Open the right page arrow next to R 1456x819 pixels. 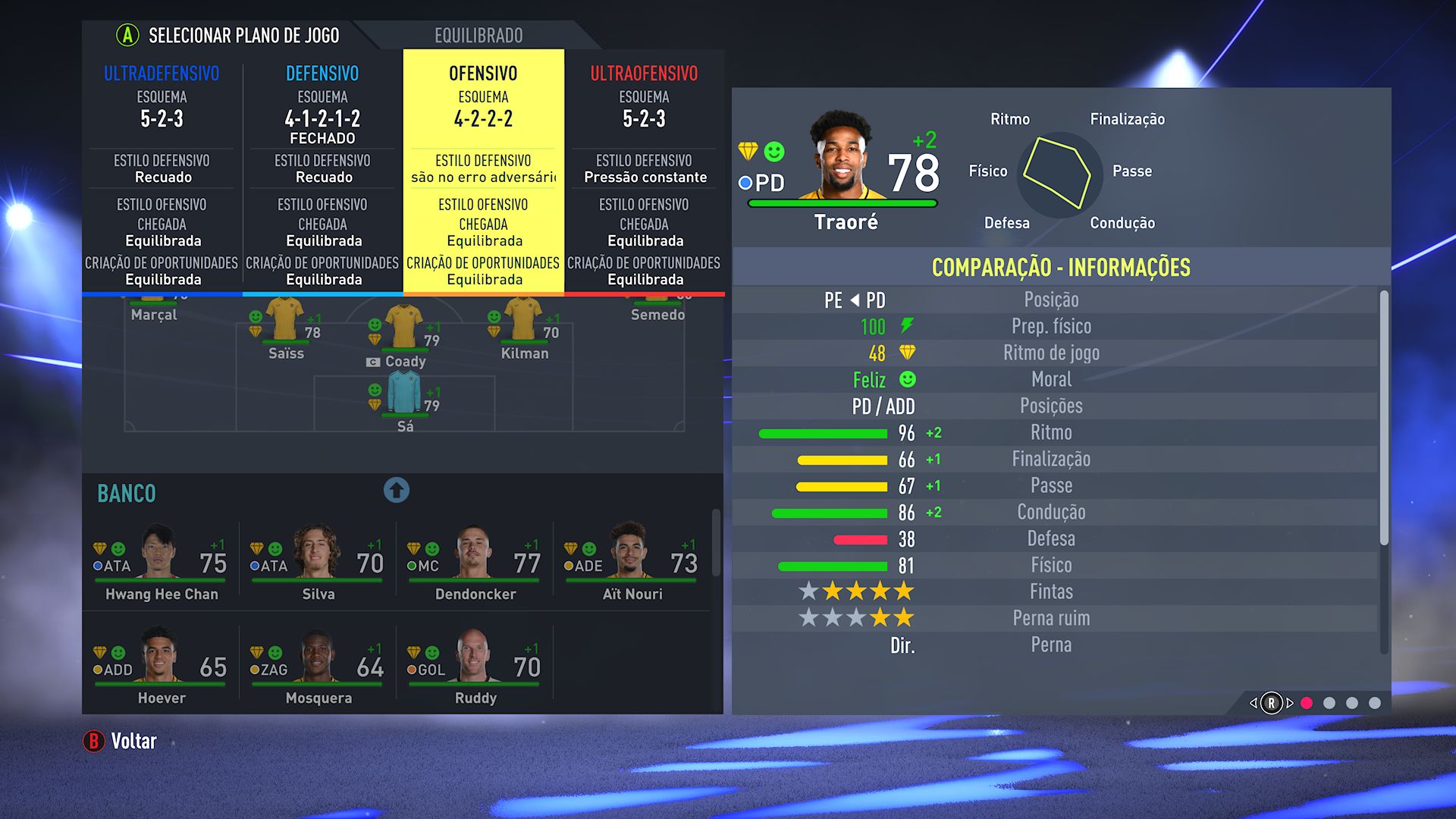[1290, 702]
